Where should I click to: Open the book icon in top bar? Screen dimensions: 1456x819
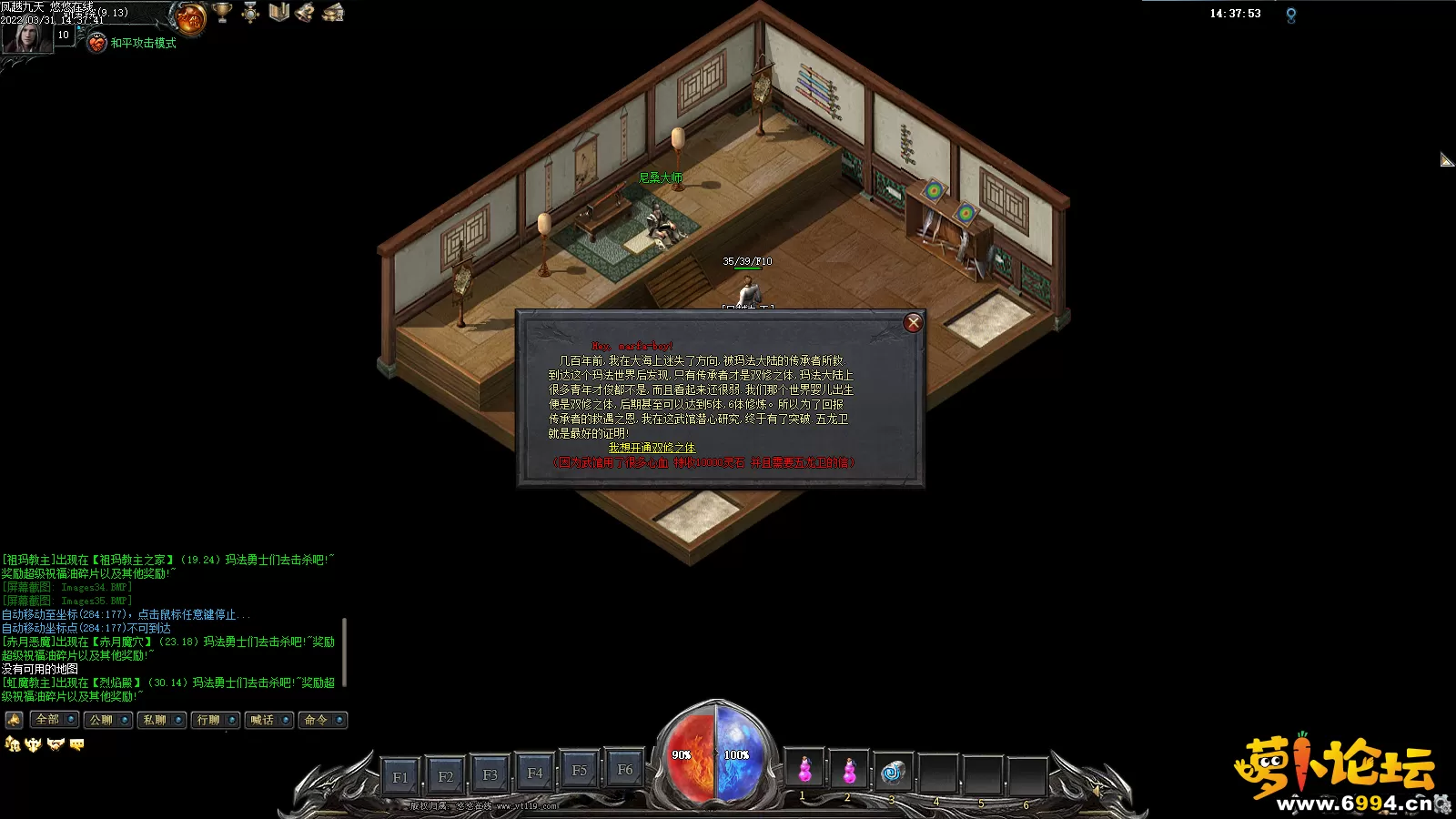tap(278, 13)
